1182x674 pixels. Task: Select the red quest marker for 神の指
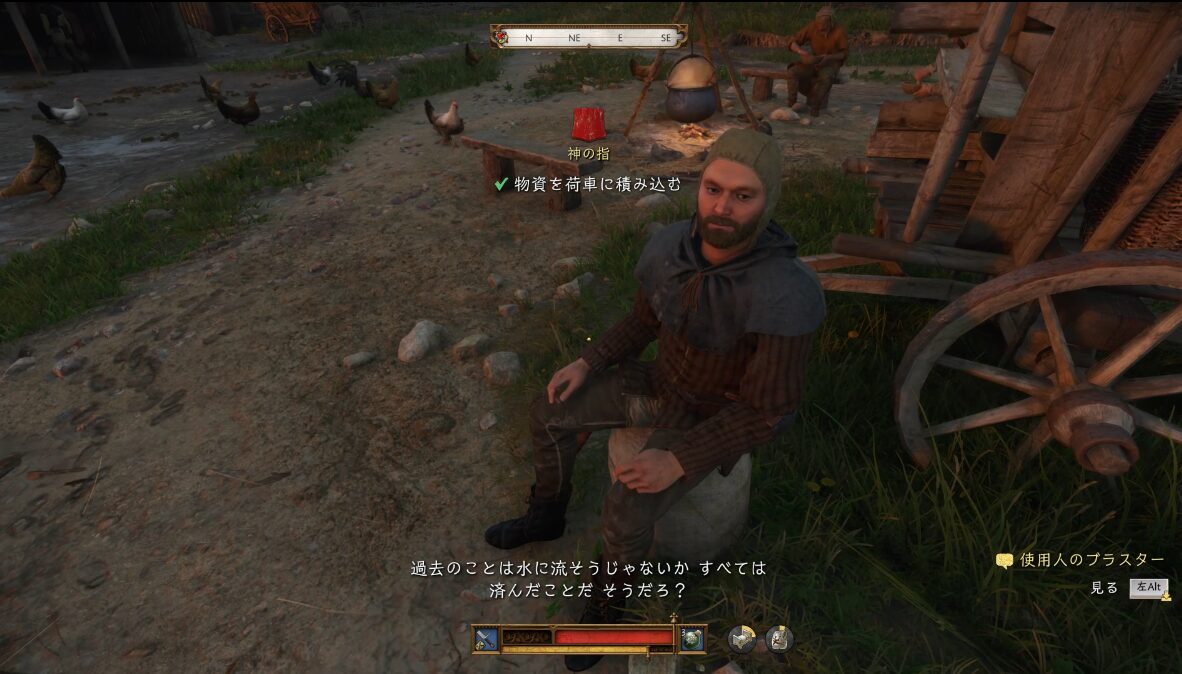point(588,124)
